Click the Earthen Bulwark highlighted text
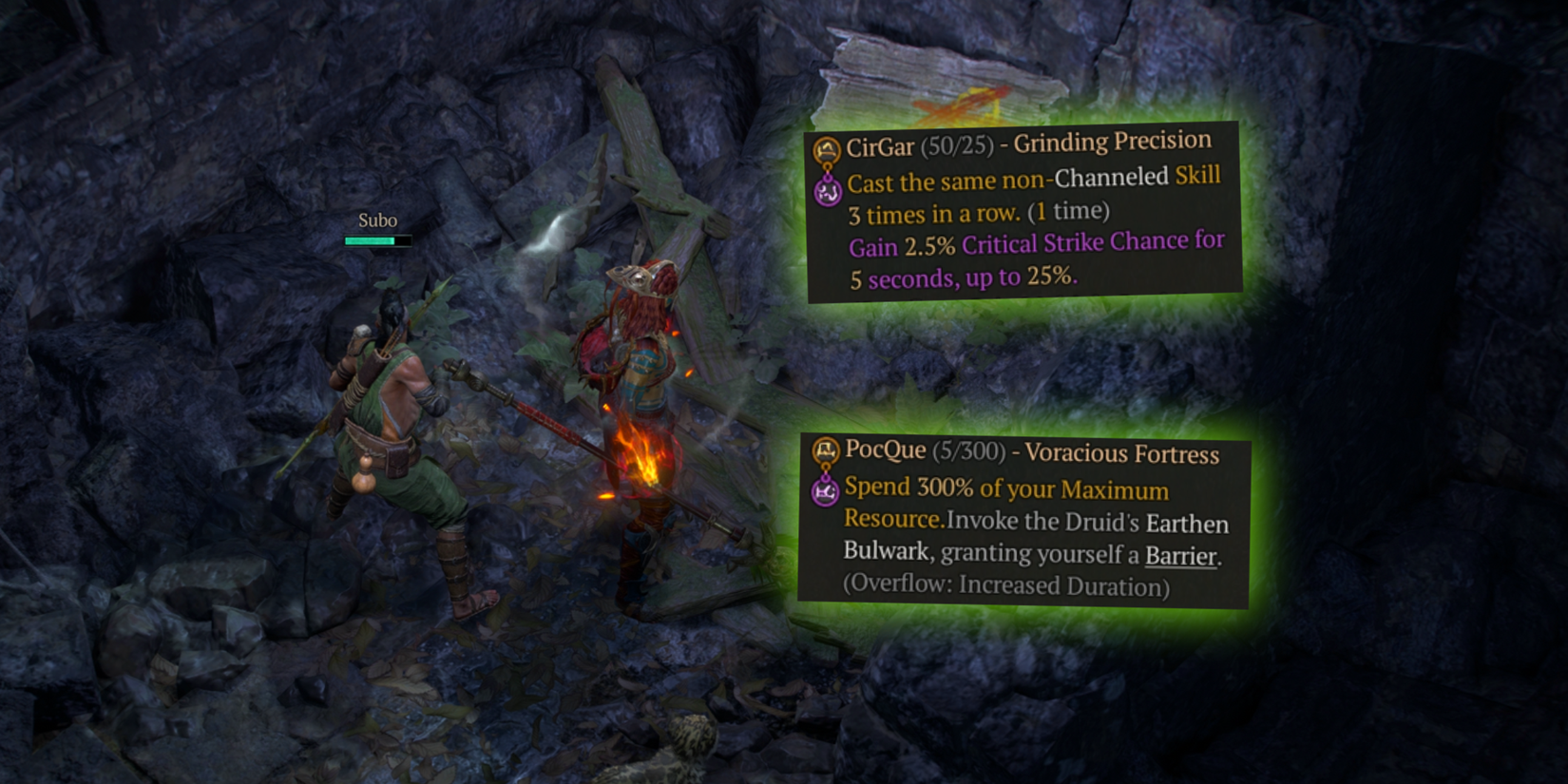The image size is (1568, 784). (1188, 523)
